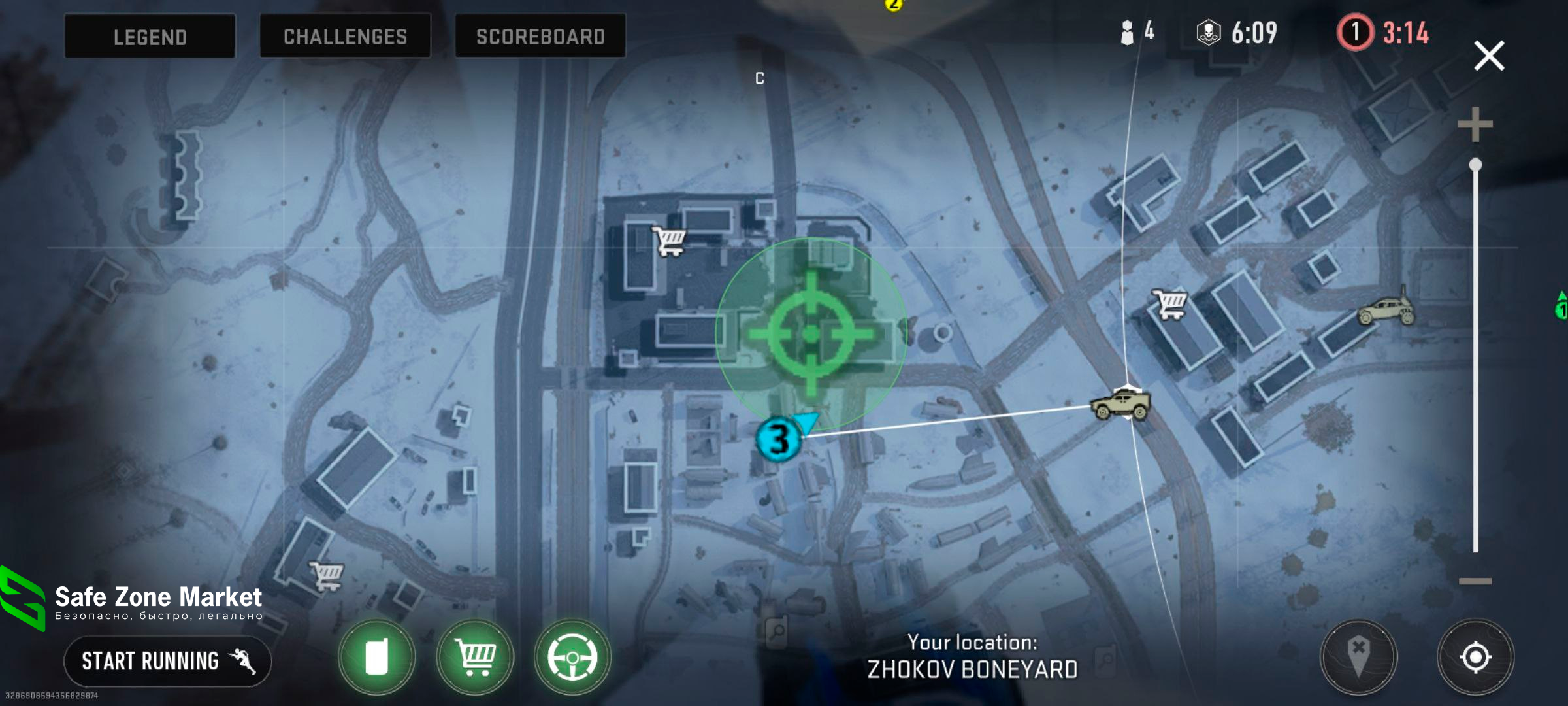Zoom in with the plus button
This screenshot has width=1568, height=706.
pos(1475,124)
